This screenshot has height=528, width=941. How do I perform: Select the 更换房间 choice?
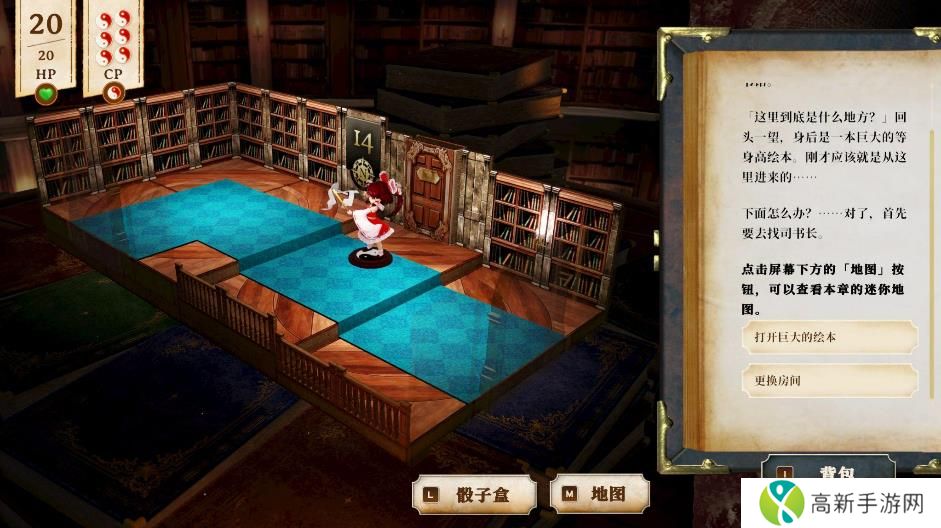point(829,381)
